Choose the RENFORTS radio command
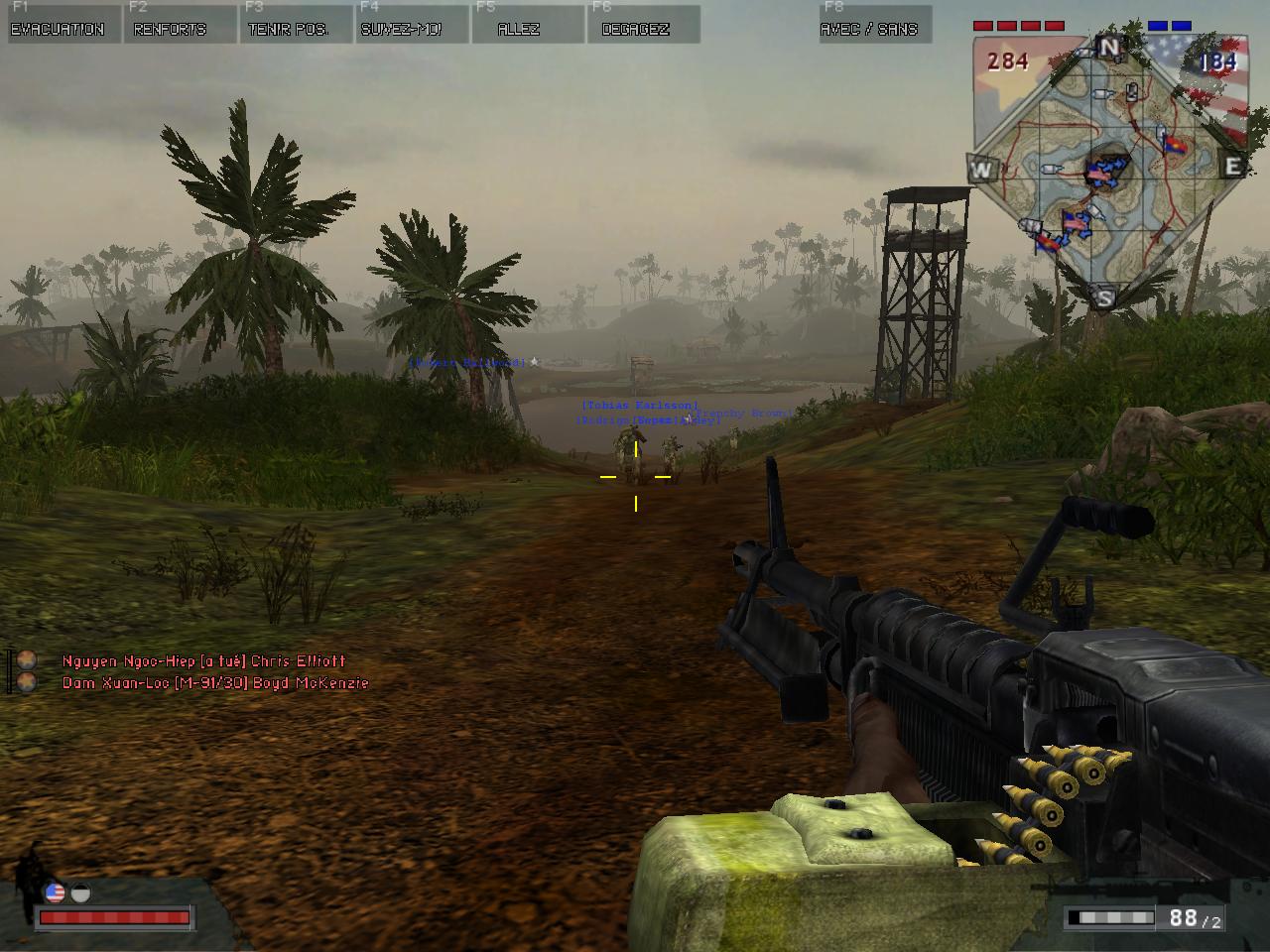1270x952 pixels. 170,28
